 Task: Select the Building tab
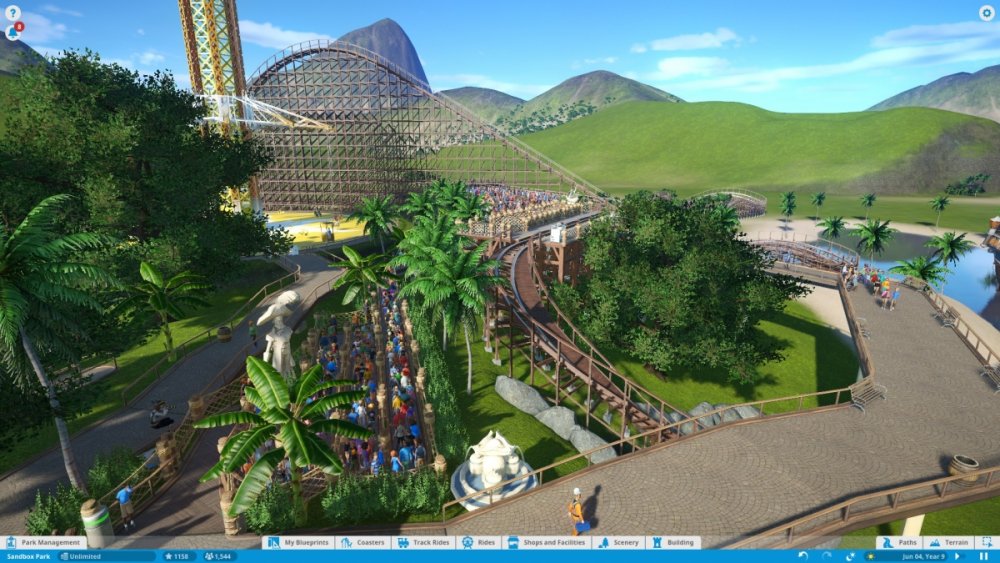tap(673, 543)
